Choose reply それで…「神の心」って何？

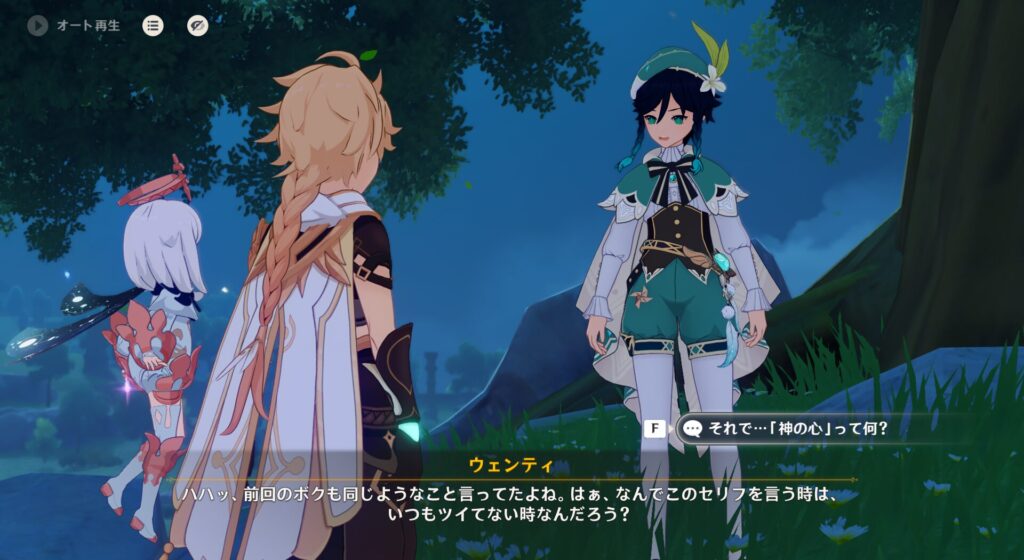pos(783,429)
